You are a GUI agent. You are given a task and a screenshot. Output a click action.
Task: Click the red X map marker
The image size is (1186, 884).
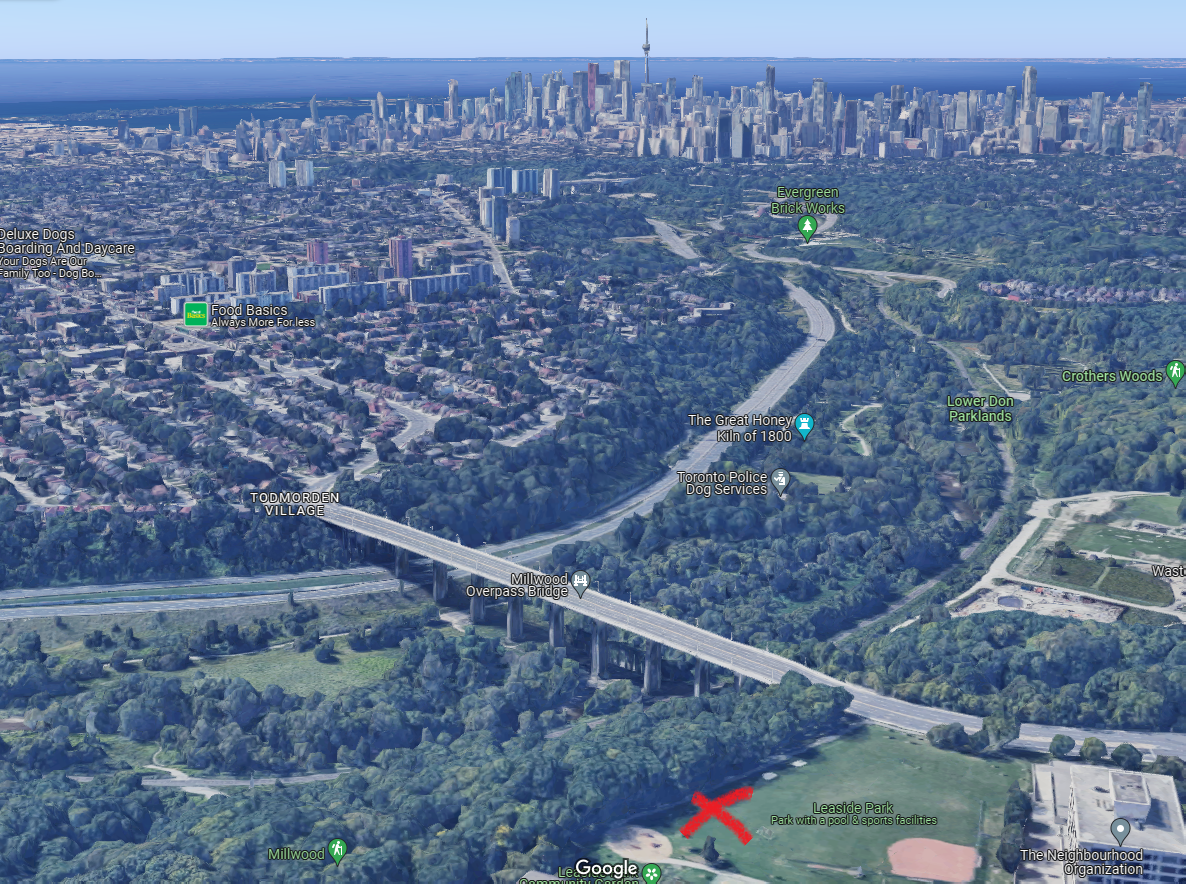click(717, 814)
